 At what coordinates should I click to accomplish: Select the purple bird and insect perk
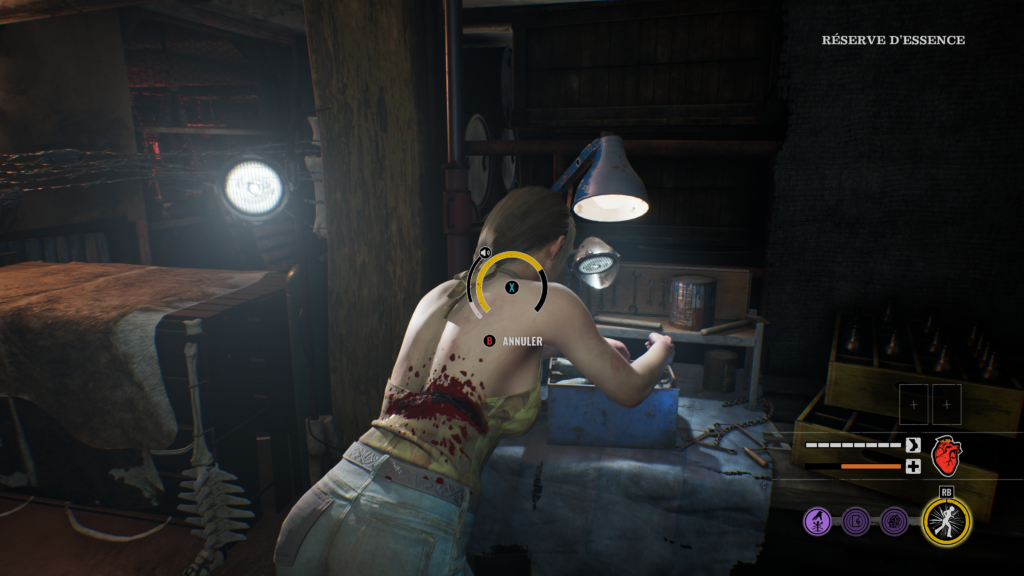tap(817, 521)
